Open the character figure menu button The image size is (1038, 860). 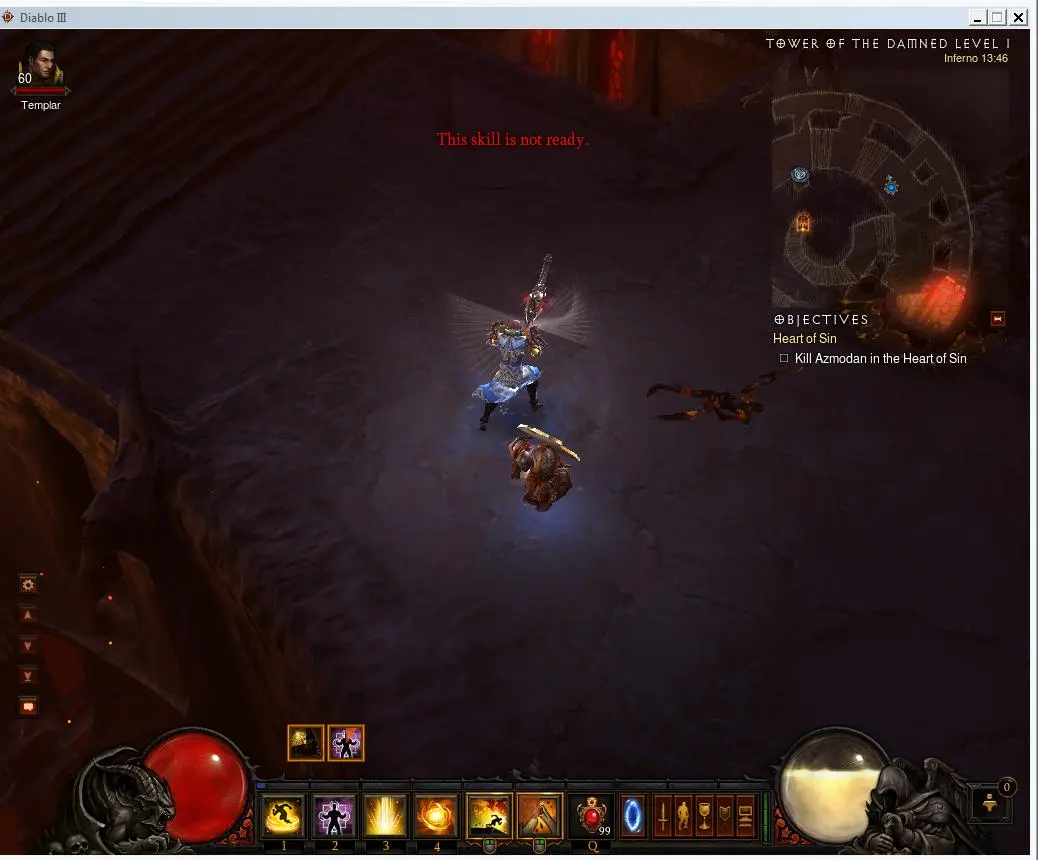coord(684,816)
